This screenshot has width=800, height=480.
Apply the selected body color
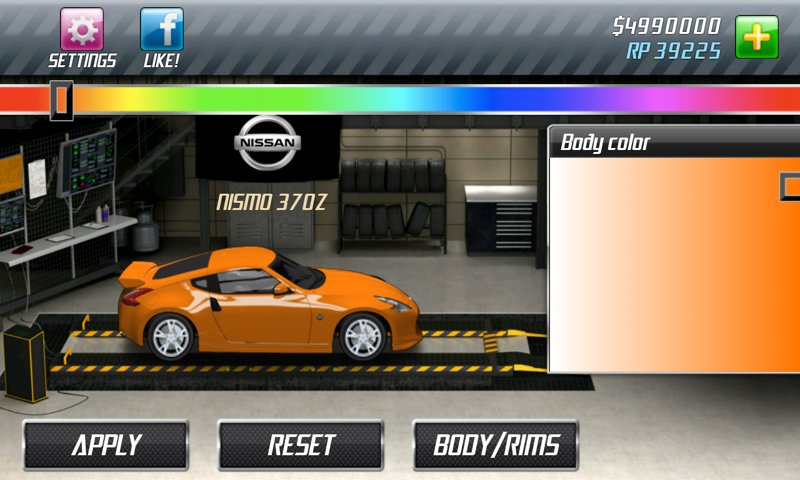106,445
